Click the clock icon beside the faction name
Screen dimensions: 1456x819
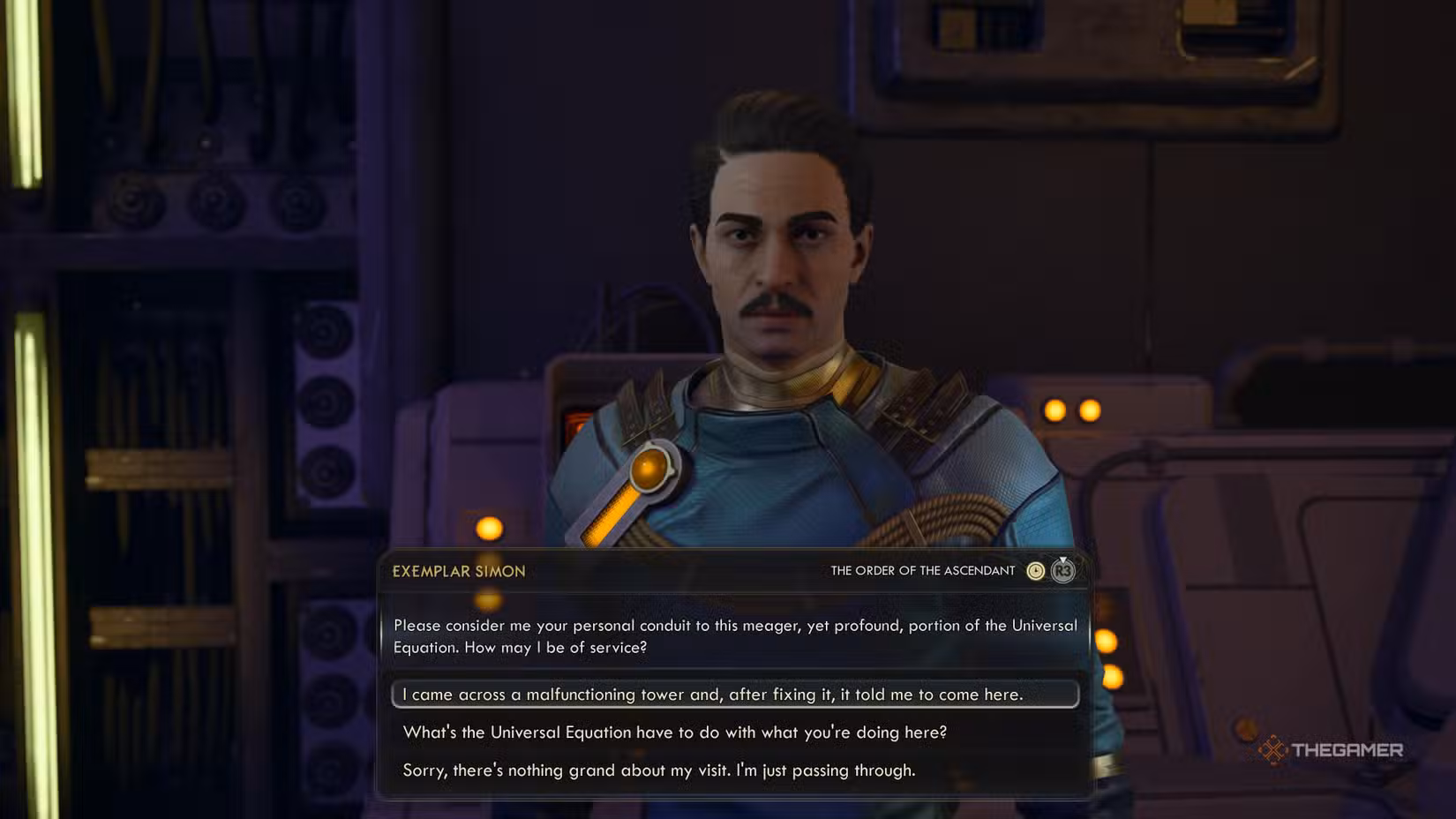pos(1035,571)
